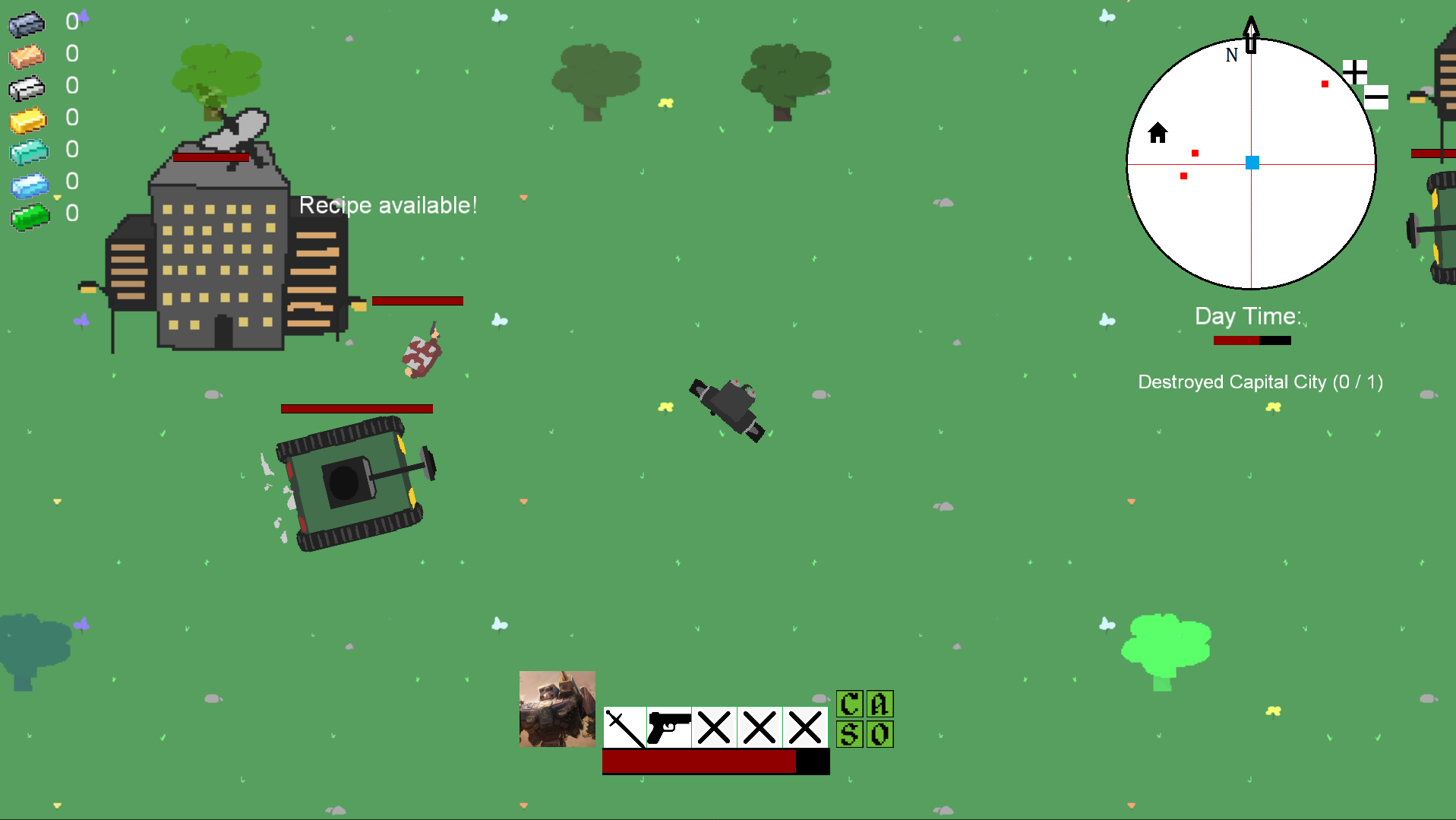Image resolution: width=1456 pixels, height=820 pixels.
Task: Open the green O menu button
Action: [x=880, y=734]
